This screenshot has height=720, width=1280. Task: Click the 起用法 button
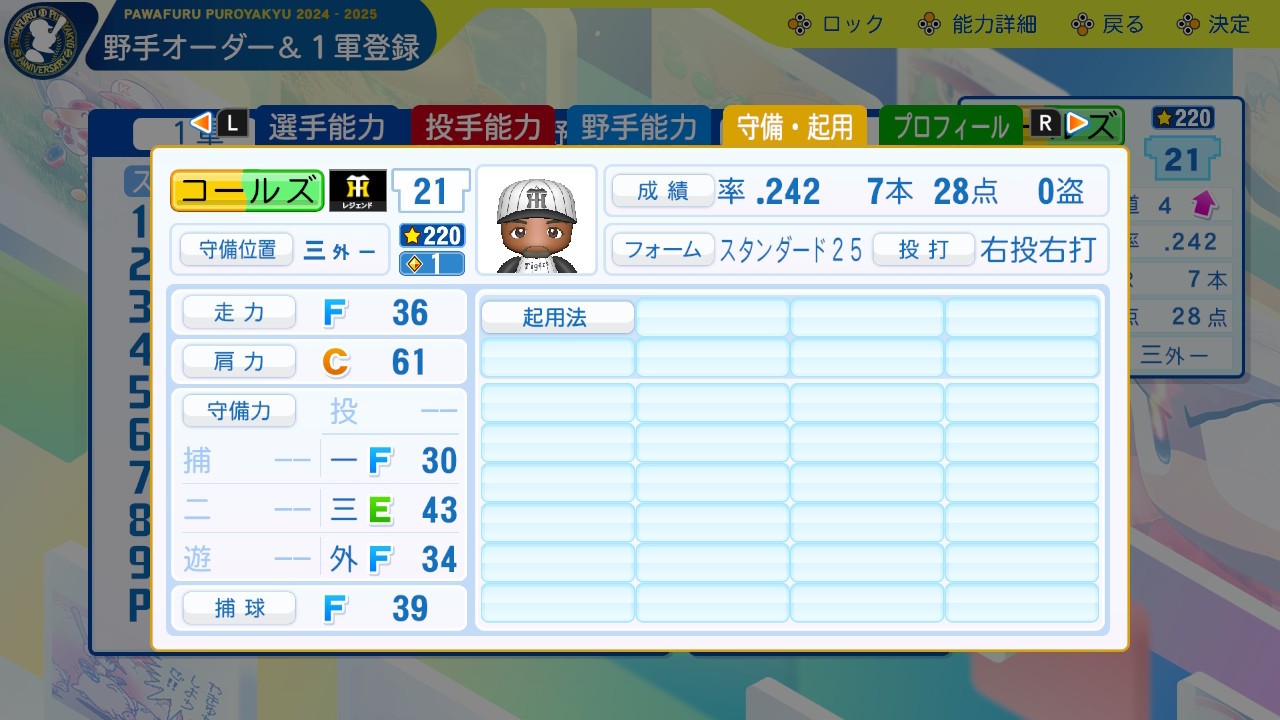[556, 318]
